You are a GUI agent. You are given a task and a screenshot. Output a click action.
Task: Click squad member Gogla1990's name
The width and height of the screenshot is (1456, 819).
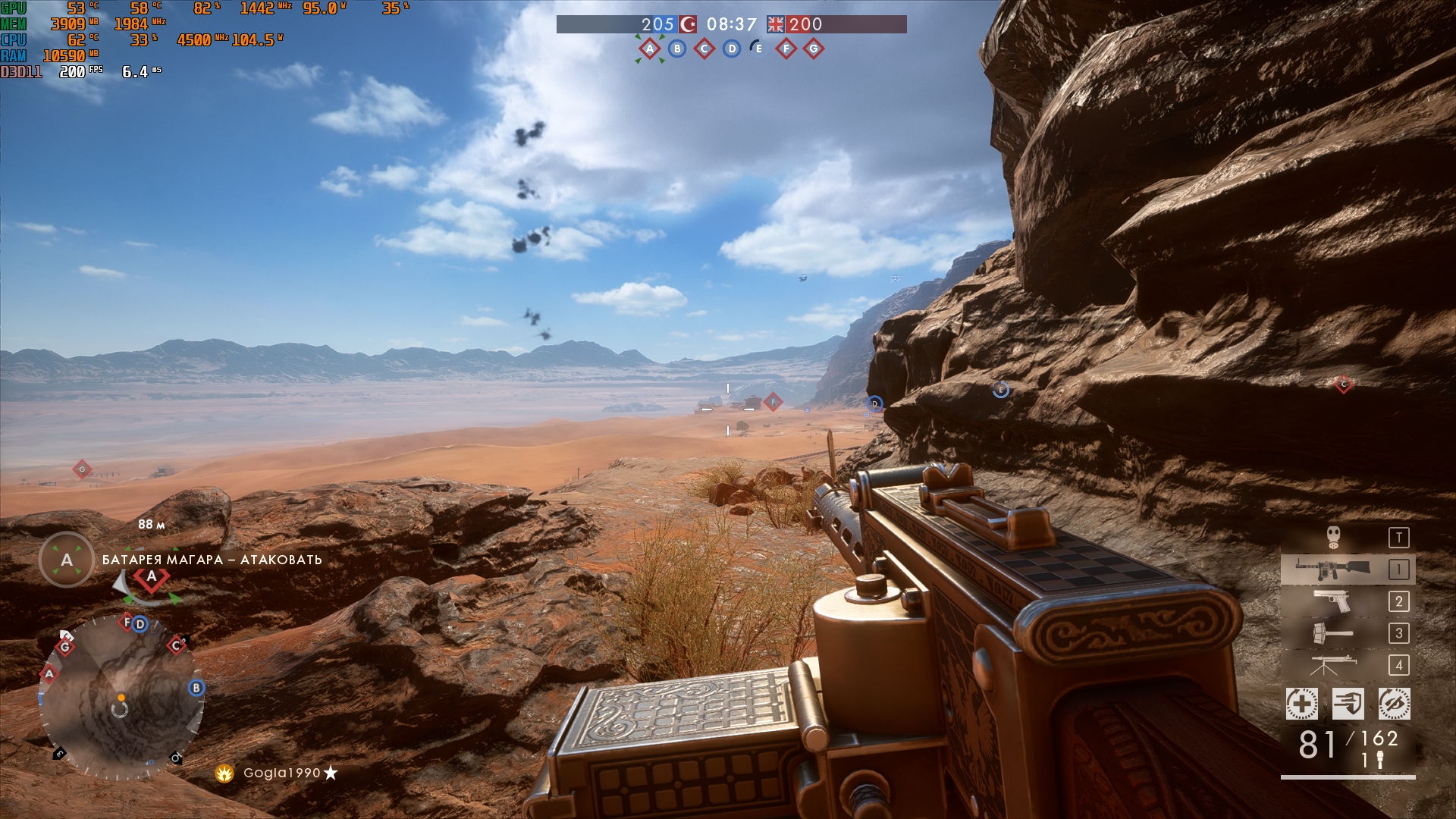(281, 773)
